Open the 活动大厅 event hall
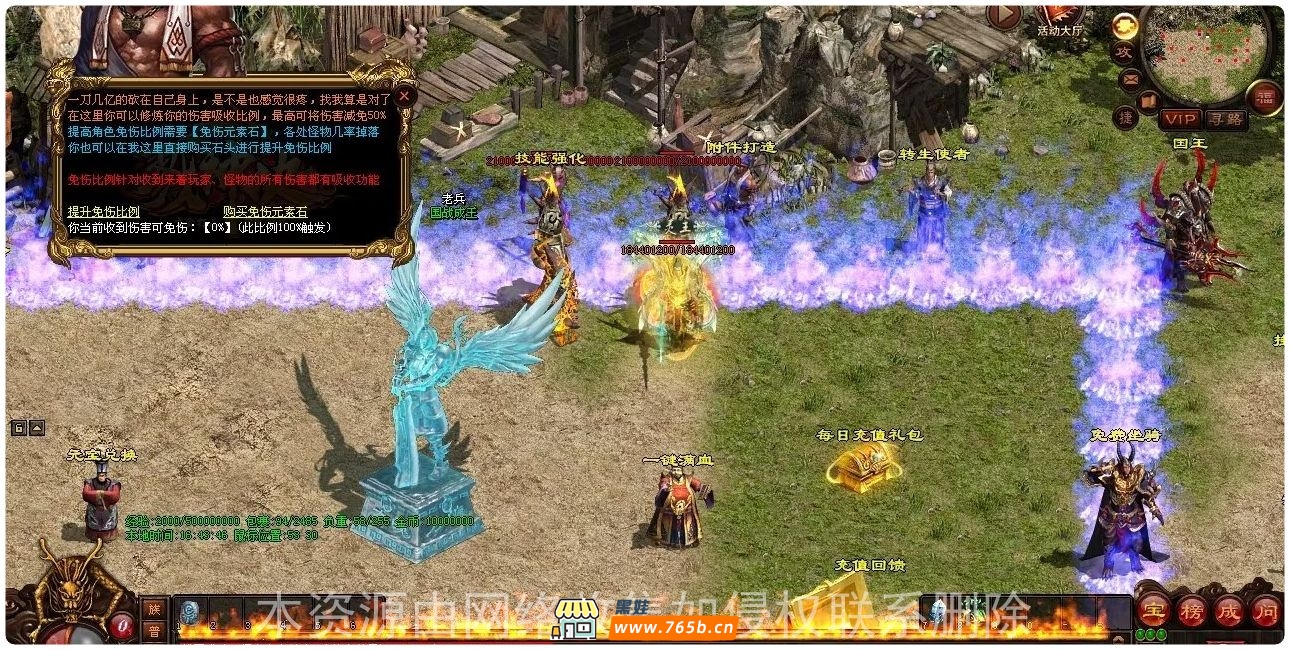This screenshot has width=1290, height=650. tap(1060, 17)
